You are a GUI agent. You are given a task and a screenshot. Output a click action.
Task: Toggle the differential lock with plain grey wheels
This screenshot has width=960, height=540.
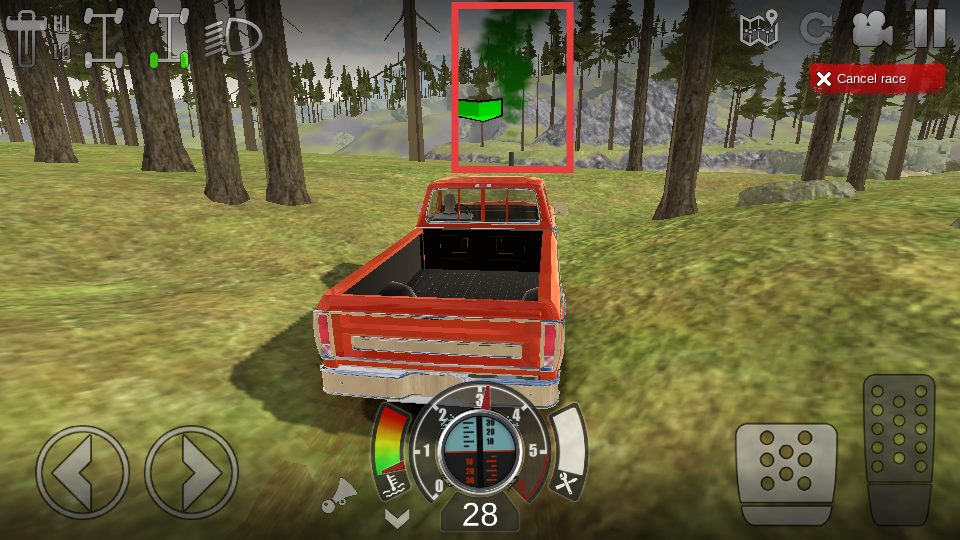[x=104, y=37]
